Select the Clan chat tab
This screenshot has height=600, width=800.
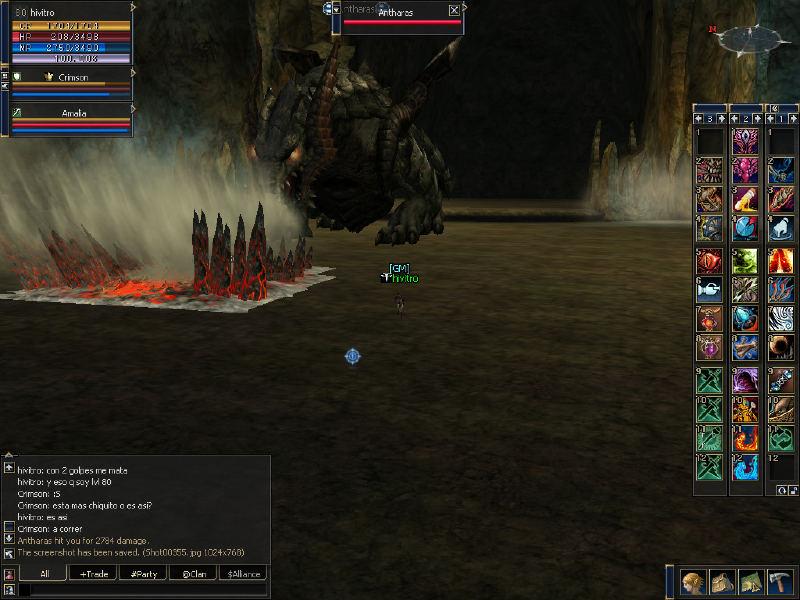coord(193,574)
